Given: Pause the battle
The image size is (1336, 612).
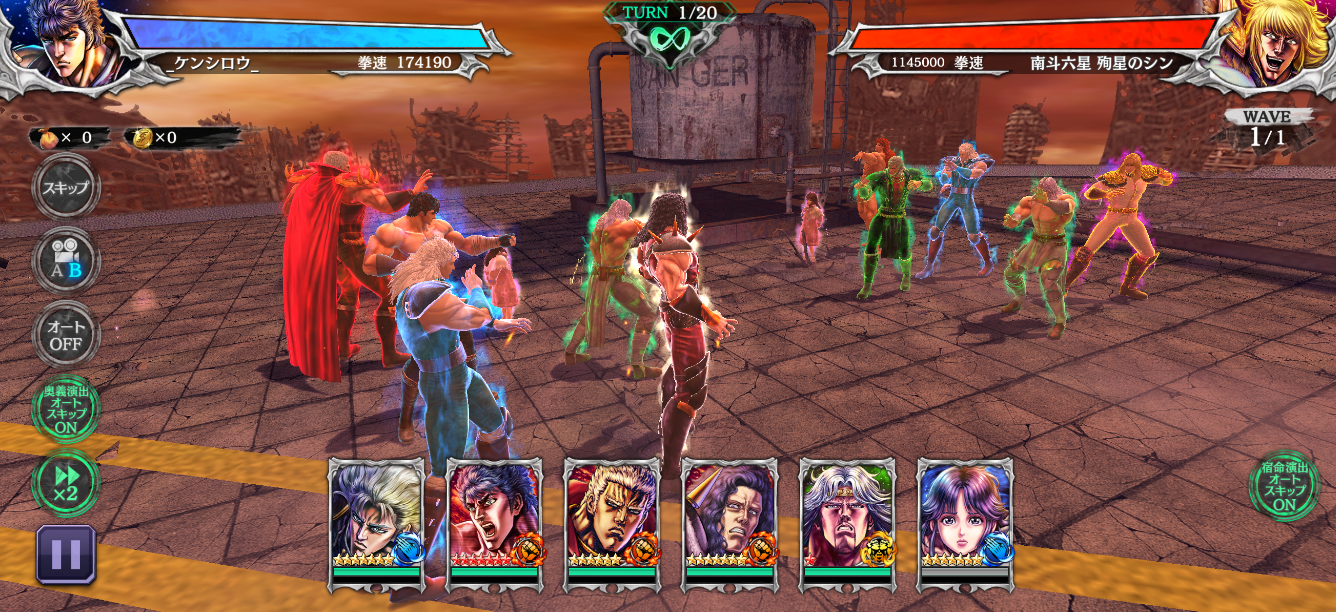Looking at the screenshot, I should (66, 554).
